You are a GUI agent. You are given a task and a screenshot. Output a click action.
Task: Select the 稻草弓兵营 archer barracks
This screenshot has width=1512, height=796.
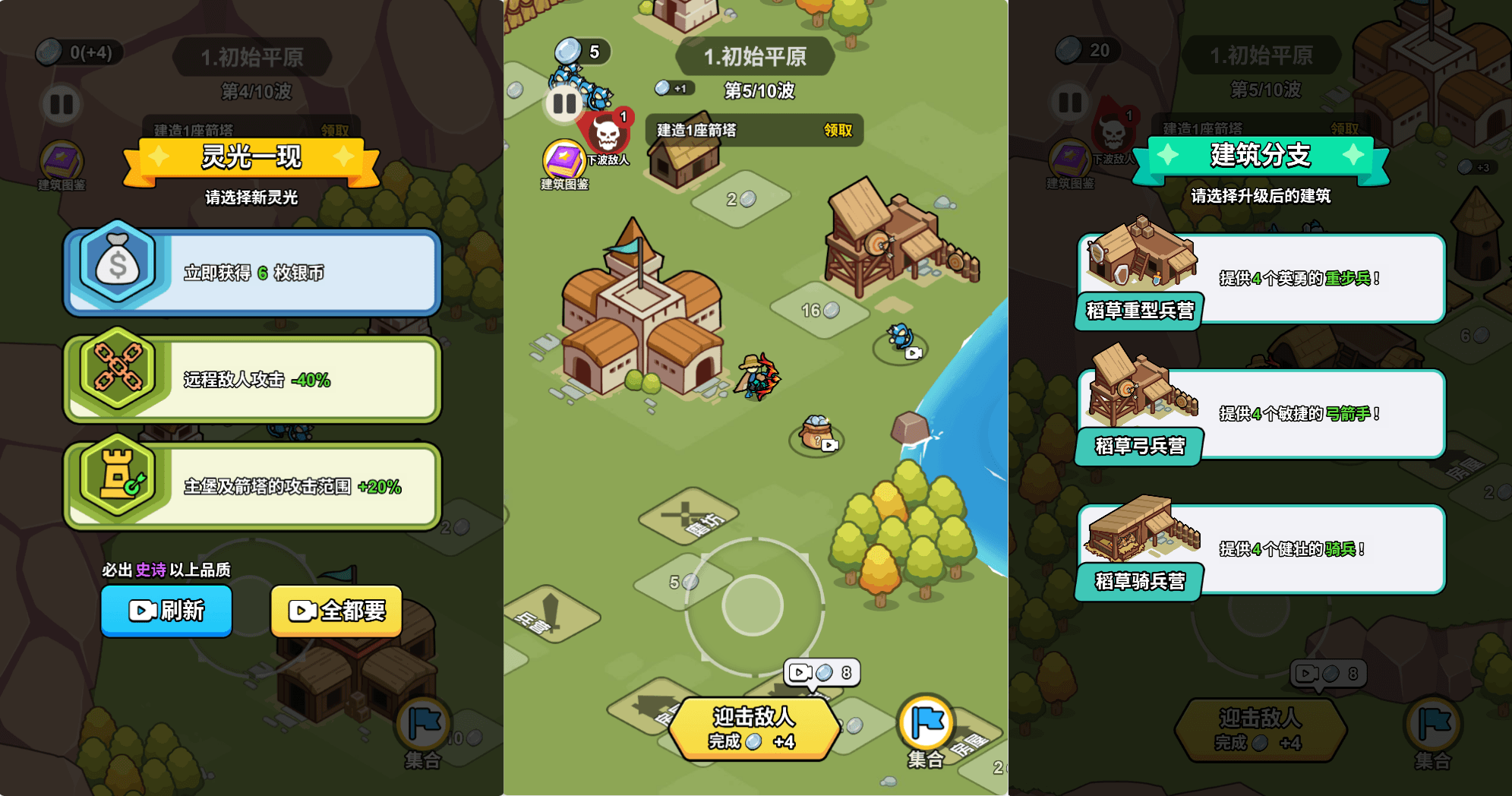tap(1261, 414)
